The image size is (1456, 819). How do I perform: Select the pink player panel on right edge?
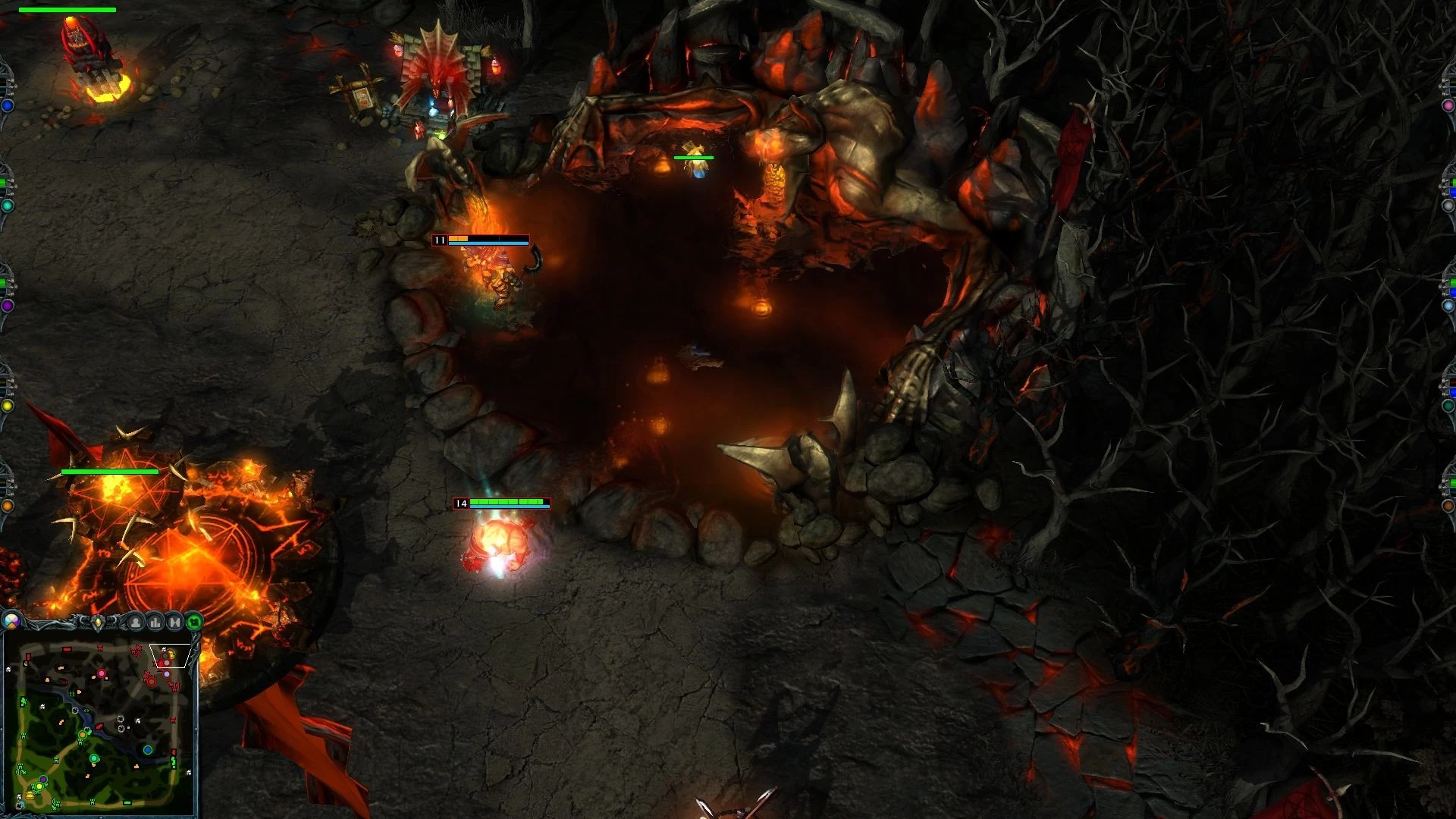[1450, 106]
